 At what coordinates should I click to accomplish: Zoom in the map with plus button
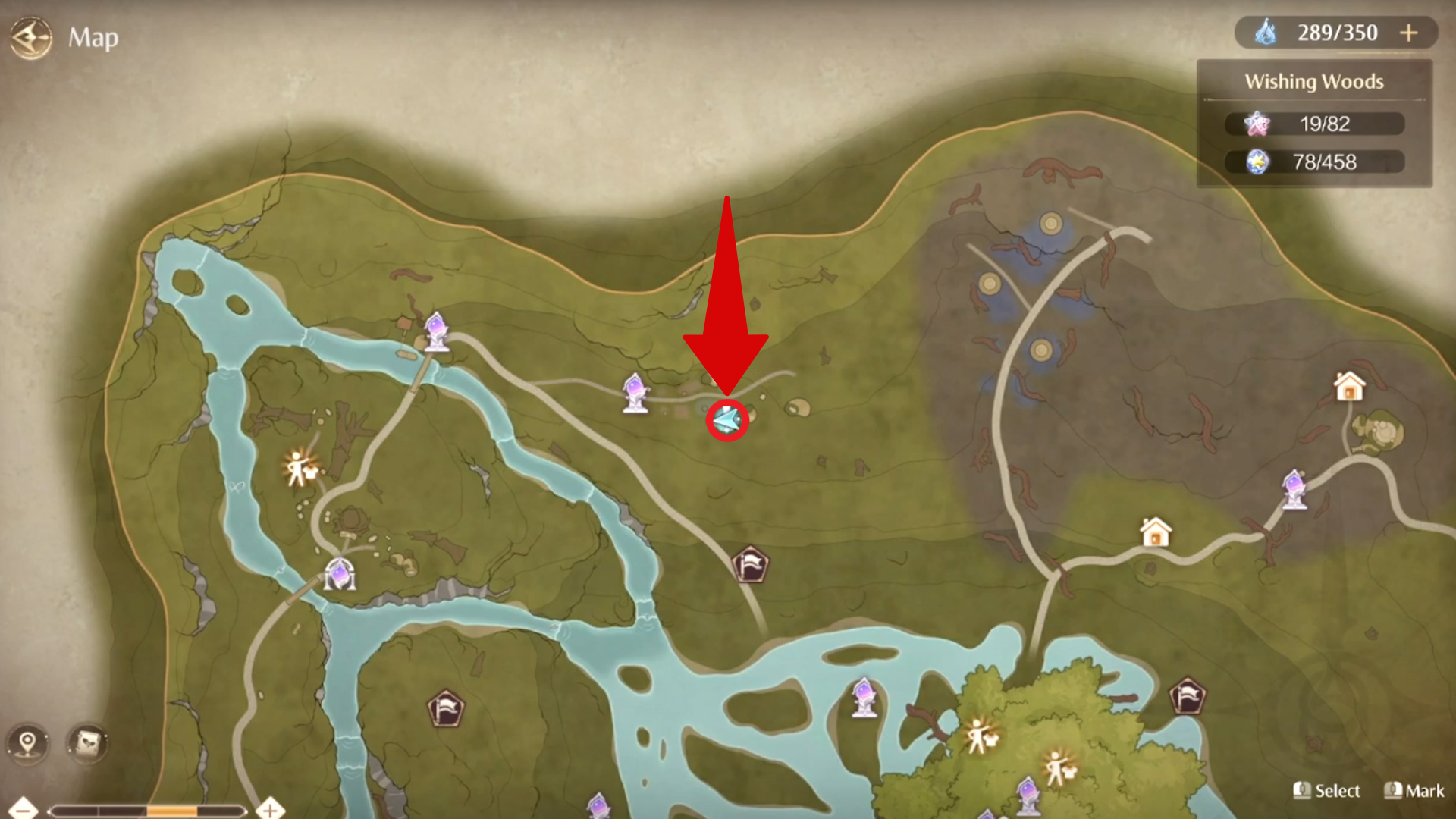click(x=270, y=809)
